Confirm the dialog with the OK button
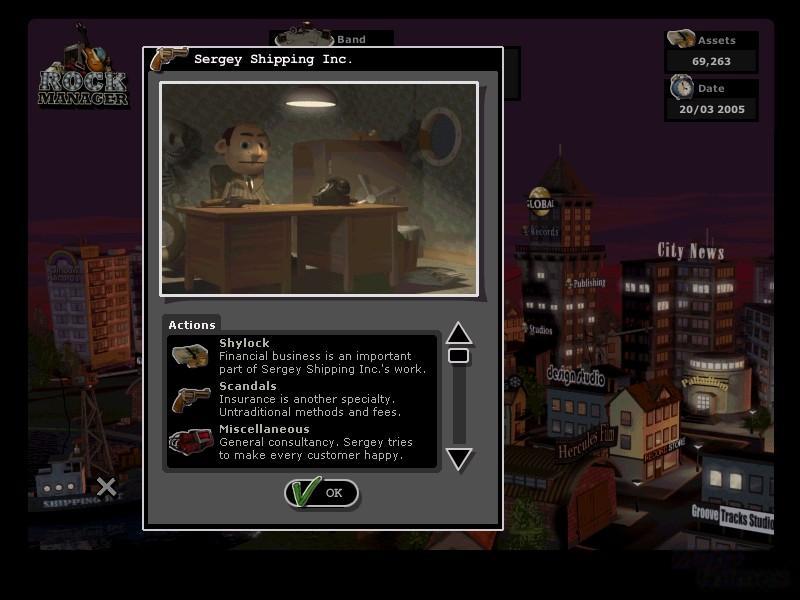The image size is (800, 600). tap(321, 492)
